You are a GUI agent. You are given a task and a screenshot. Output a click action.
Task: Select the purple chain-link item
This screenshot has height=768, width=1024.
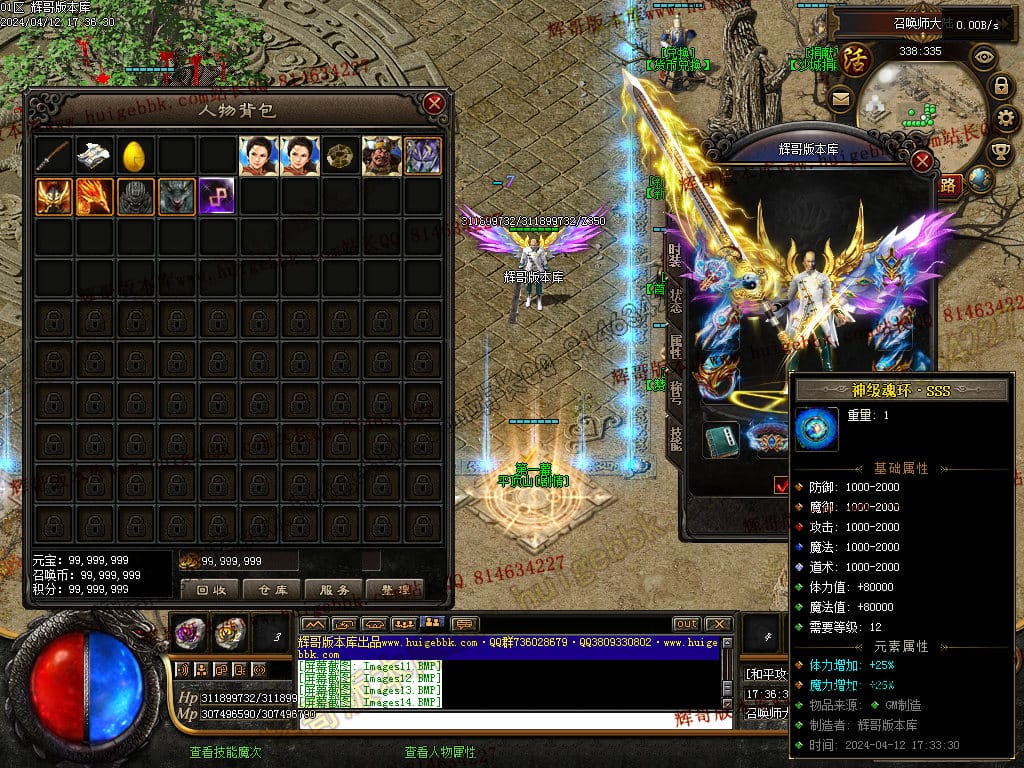[x=217, y=196]
